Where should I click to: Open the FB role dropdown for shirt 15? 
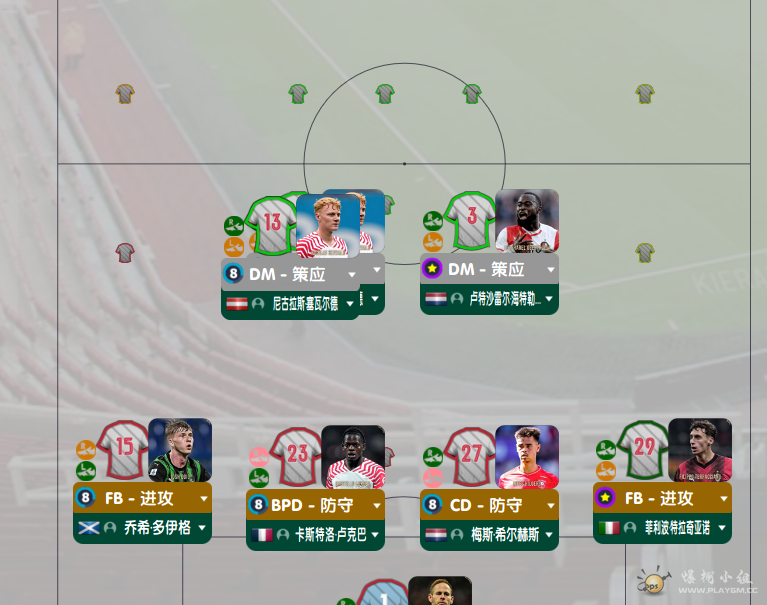coord(204,498)
